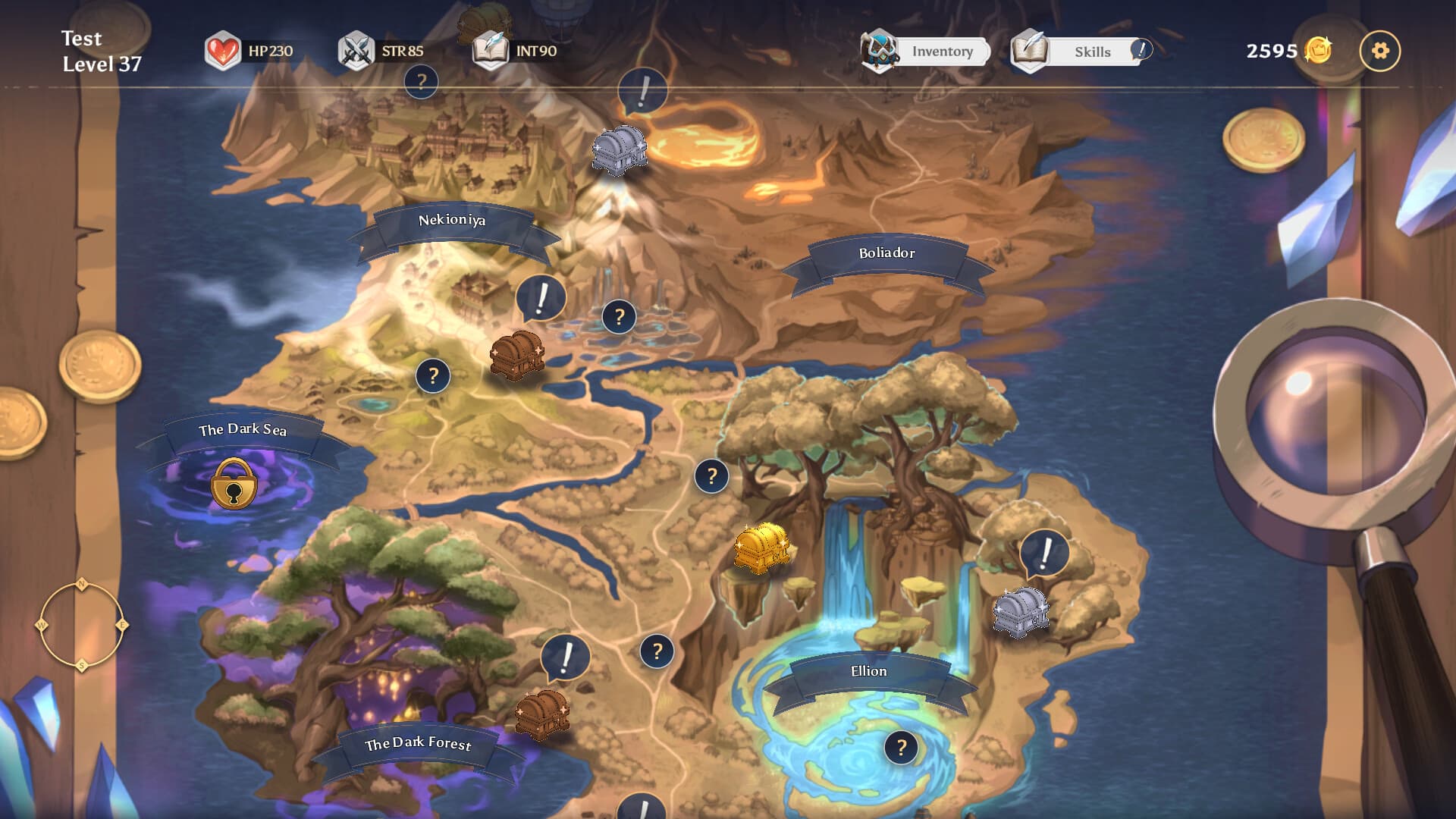Click the exclamation marker above Dark Forest chest
Screen dimensions: 1456x819
click(566, 657)
